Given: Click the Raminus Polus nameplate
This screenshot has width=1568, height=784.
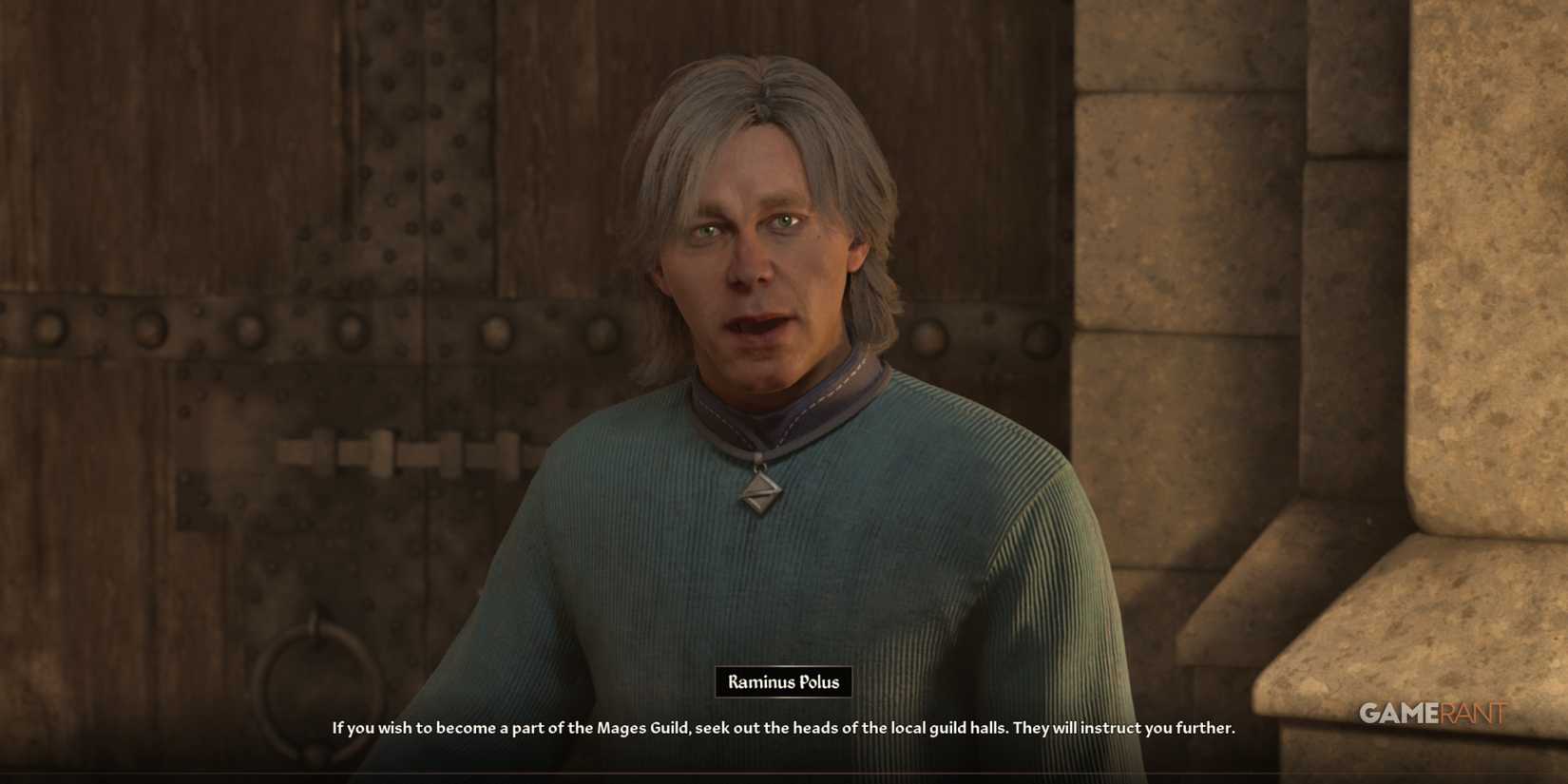Looking at the screenshot, I should [x=782, y=681].
